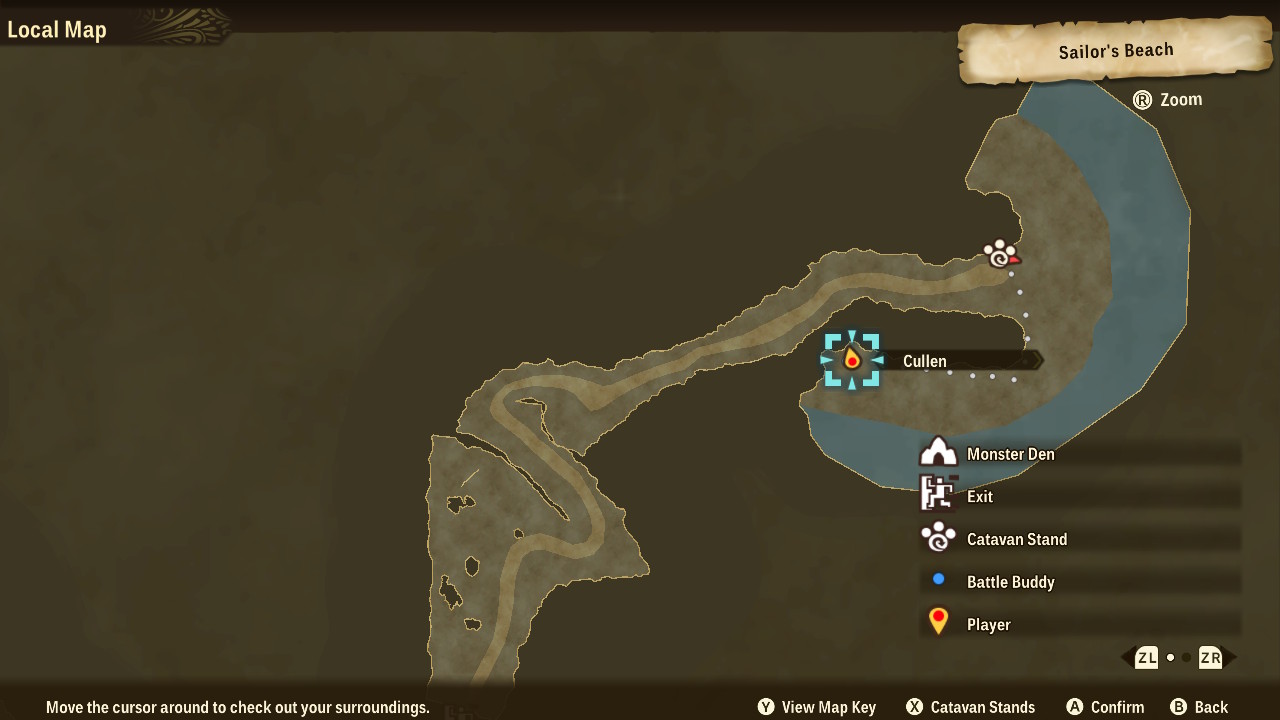
Task: Show the View Map Key option
Action: pyautogui.click(x=816, y=707)
